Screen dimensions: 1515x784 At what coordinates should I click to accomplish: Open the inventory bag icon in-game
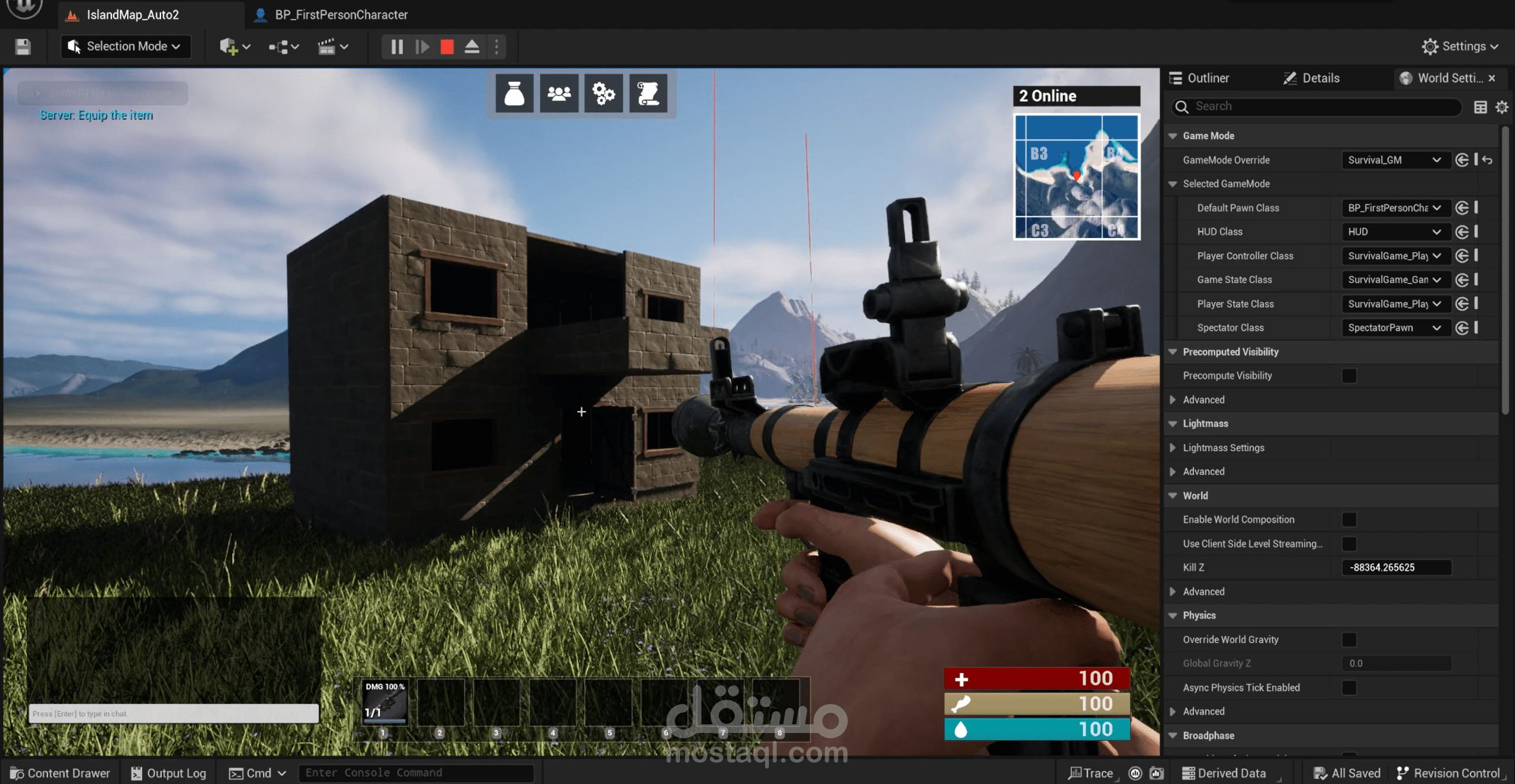(514, 93)
